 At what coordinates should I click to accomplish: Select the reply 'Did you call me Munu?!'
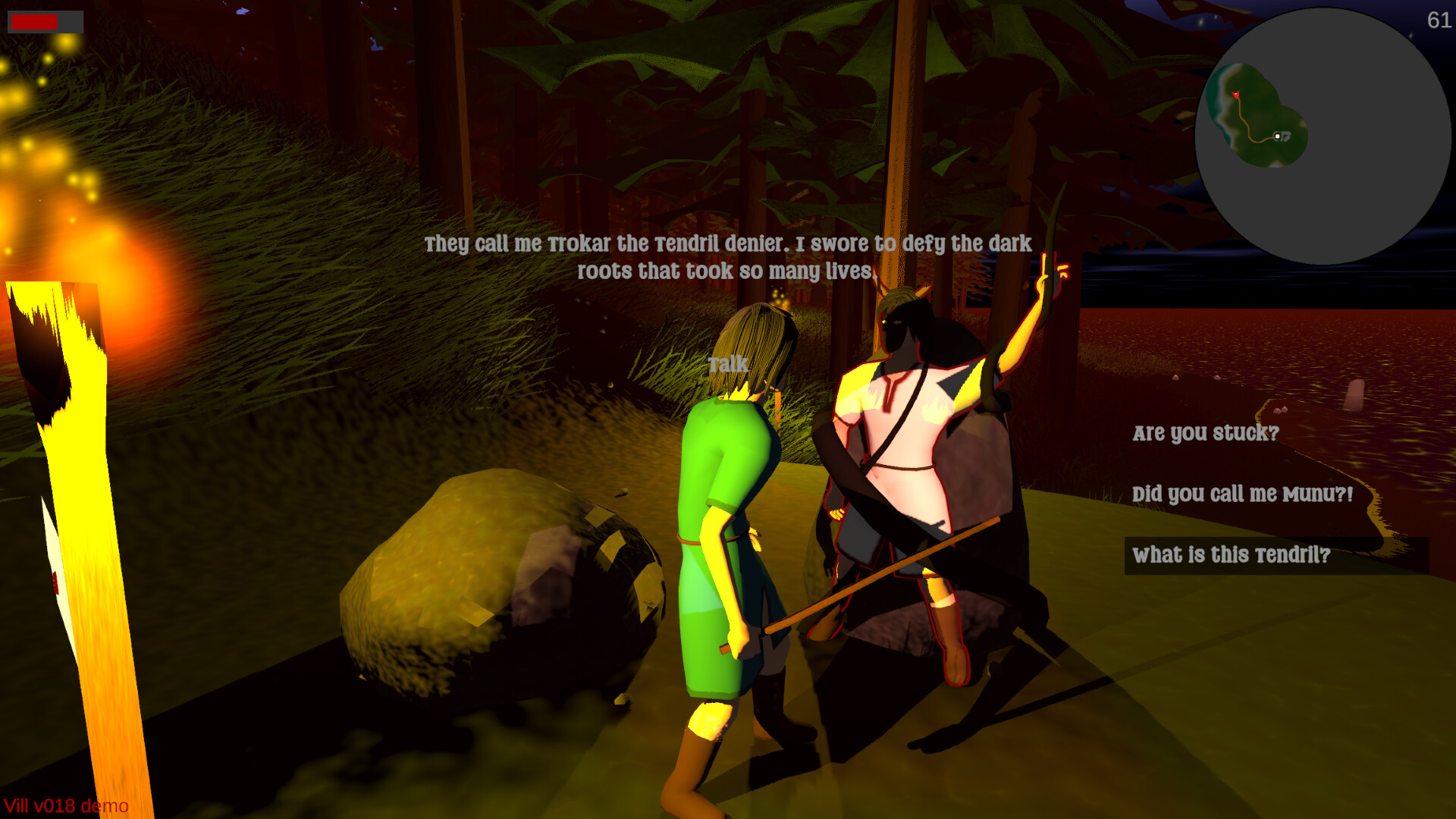coord(1242,494)
